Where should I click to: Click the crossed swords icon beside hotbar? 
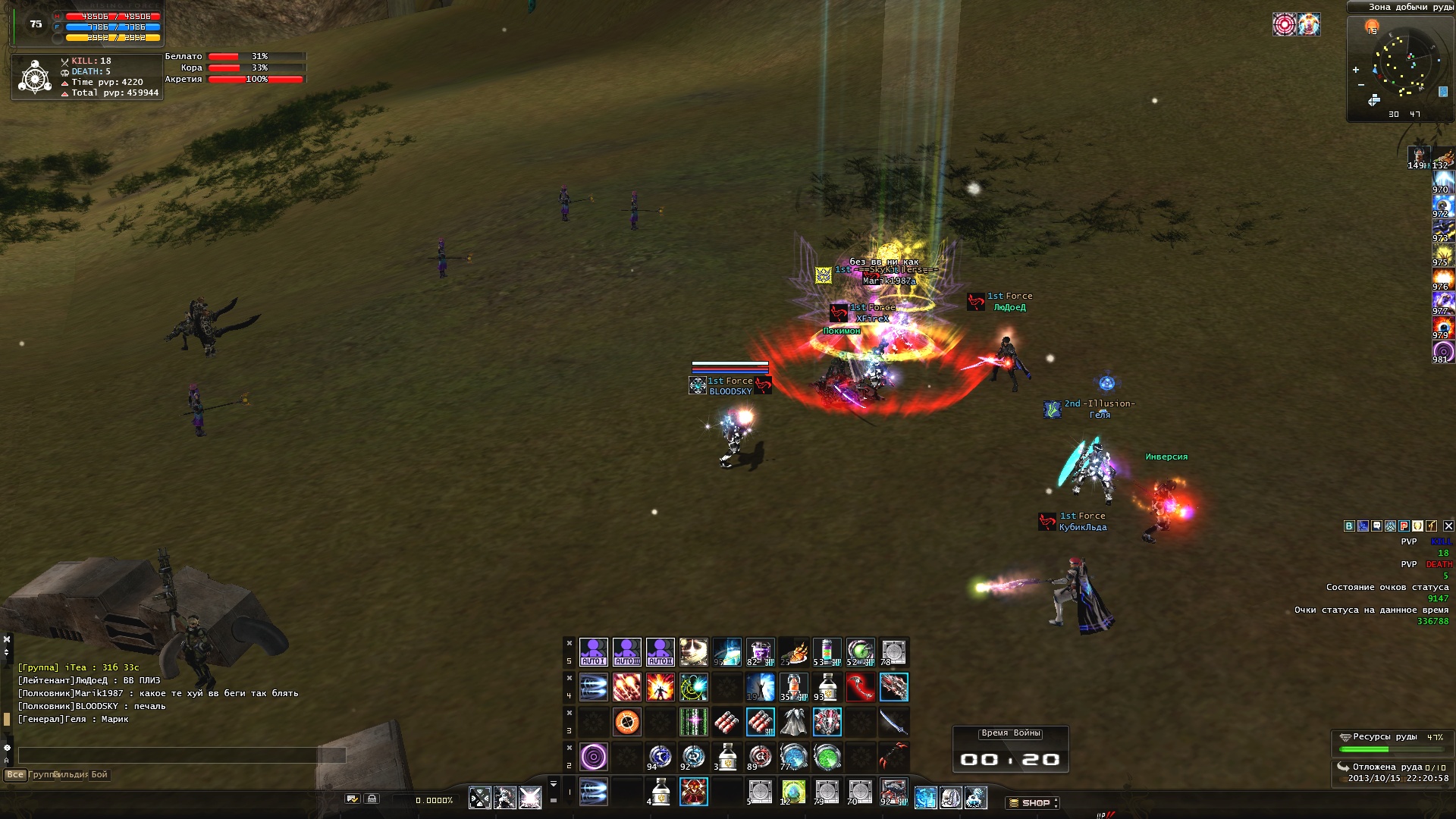coord(480,797)
